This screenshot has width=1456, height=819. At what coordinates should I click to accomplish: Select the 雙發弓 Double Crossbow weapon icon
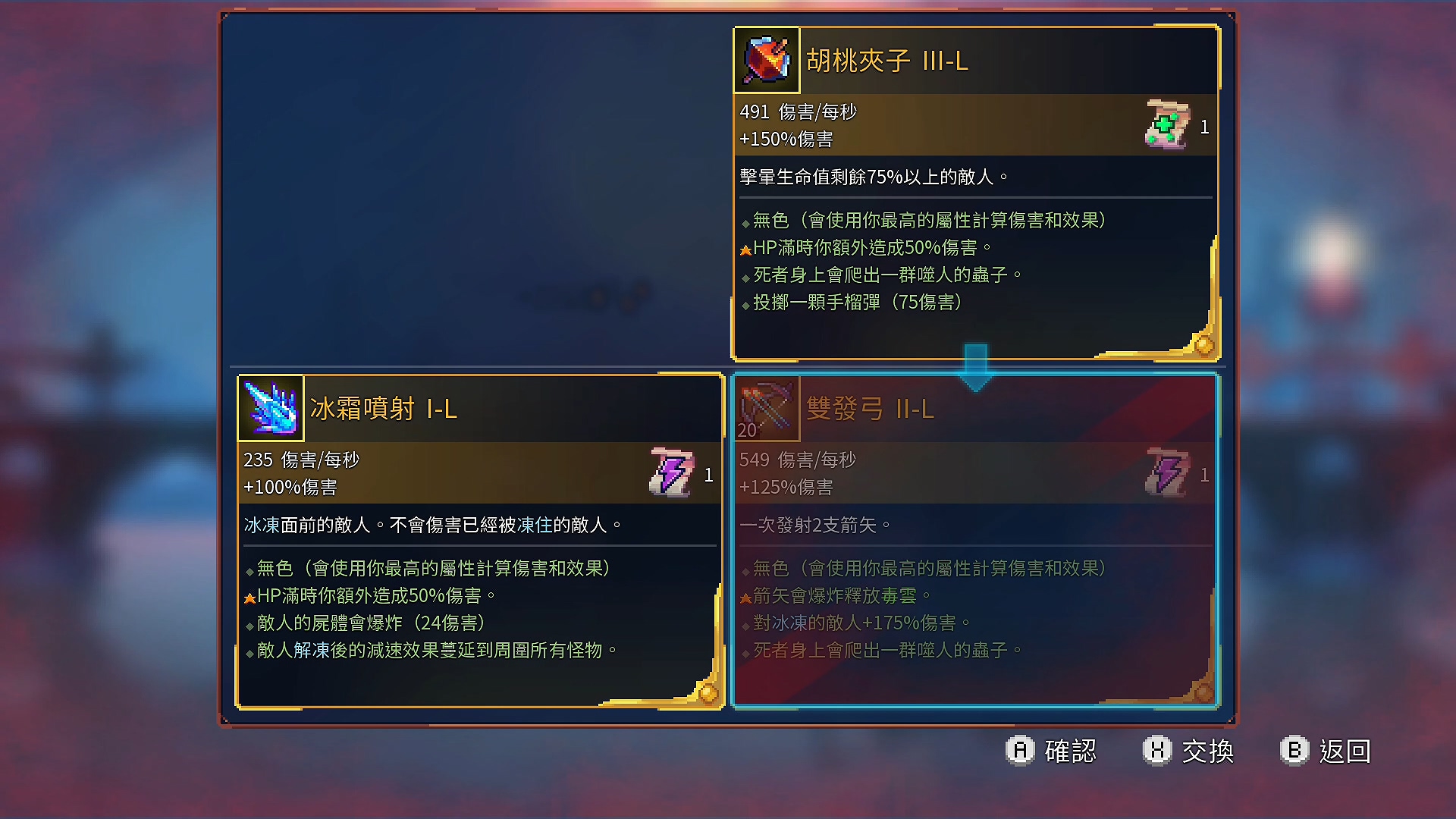click(x=766, y=409)
